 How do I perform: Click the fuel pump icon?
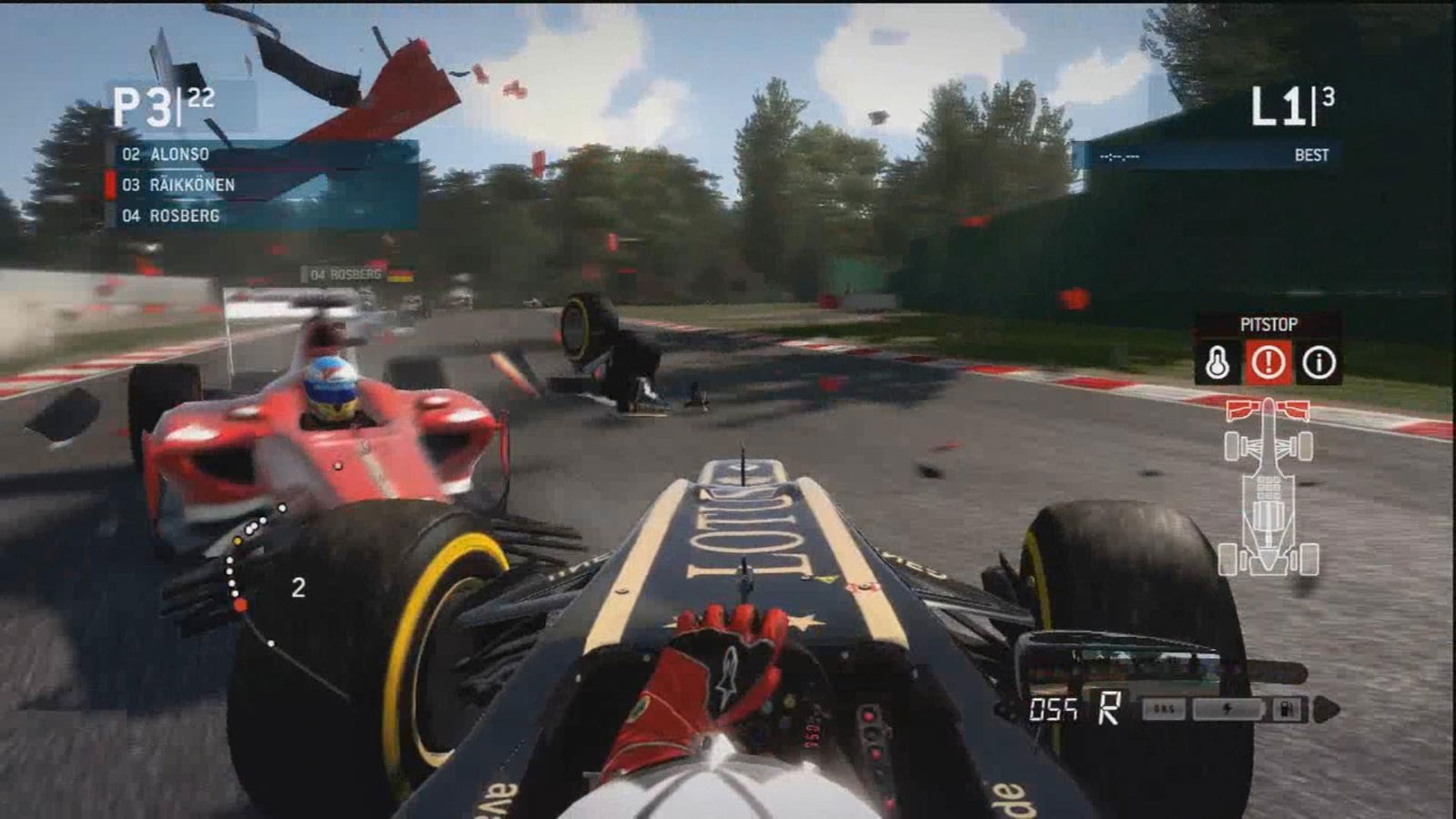point(1287,709)
